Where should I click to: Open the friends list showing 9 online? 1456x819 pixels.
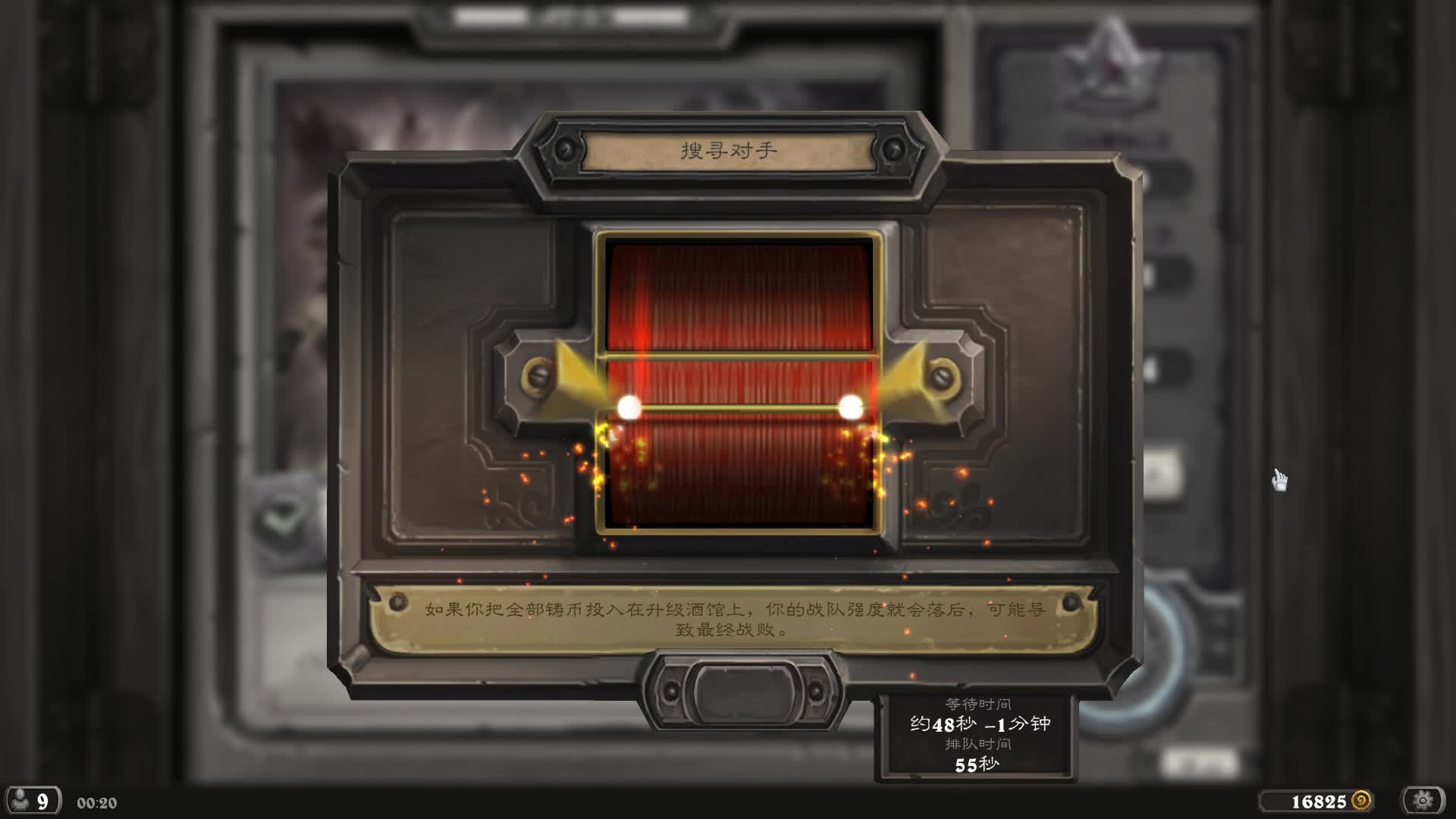[x=32, y=801]
